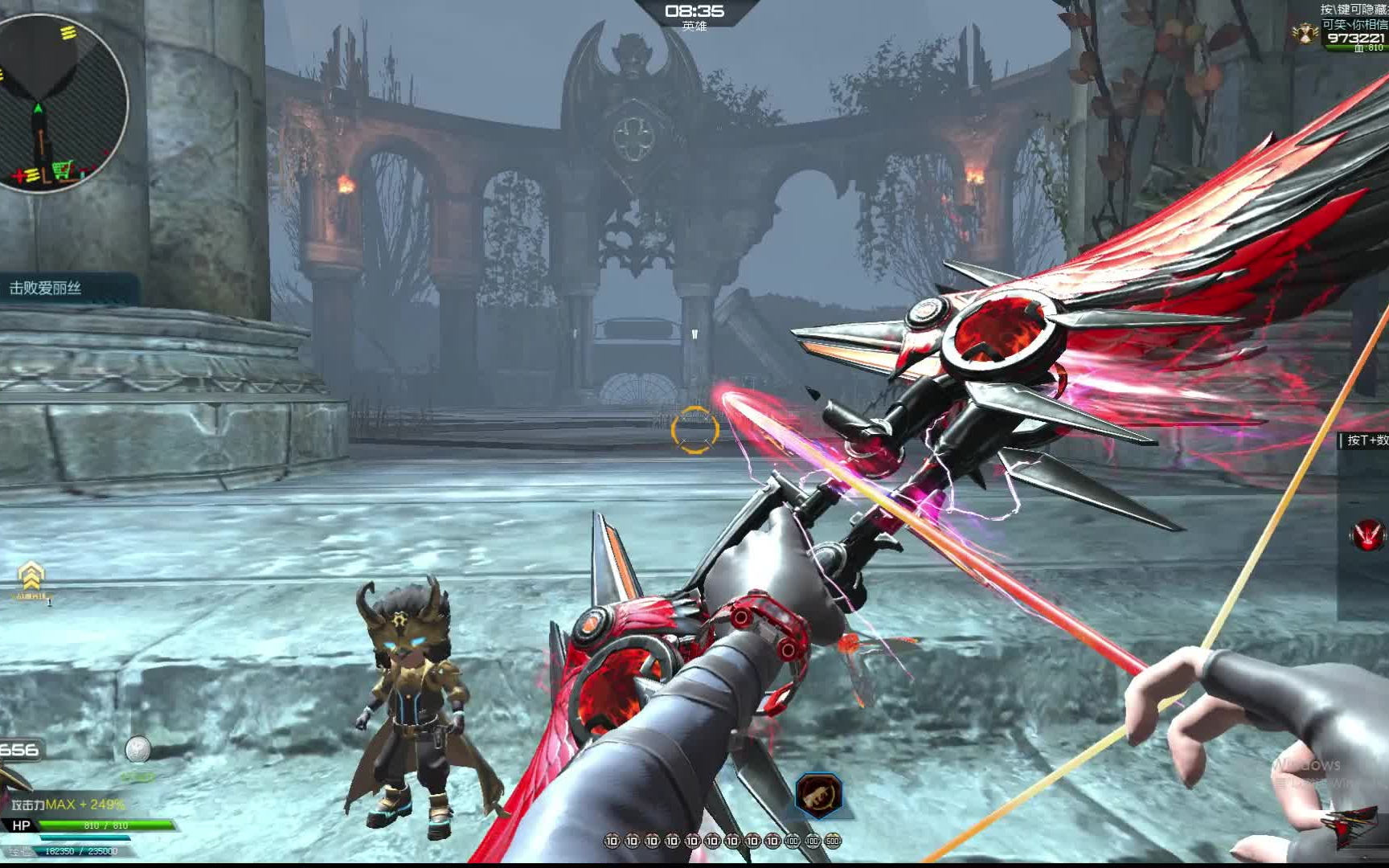This screenshot has height=868, width=1389.
Task: Select the shopping cart marker on the minimap
Action: coord(62,171)
